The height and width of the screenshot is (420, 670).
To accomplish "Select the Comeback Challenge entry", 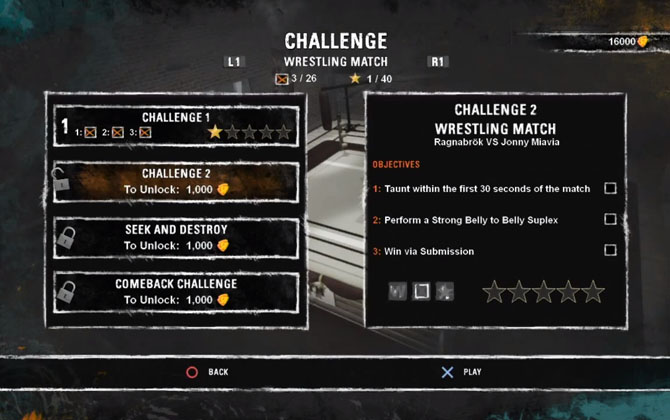I will click(176, 291).
